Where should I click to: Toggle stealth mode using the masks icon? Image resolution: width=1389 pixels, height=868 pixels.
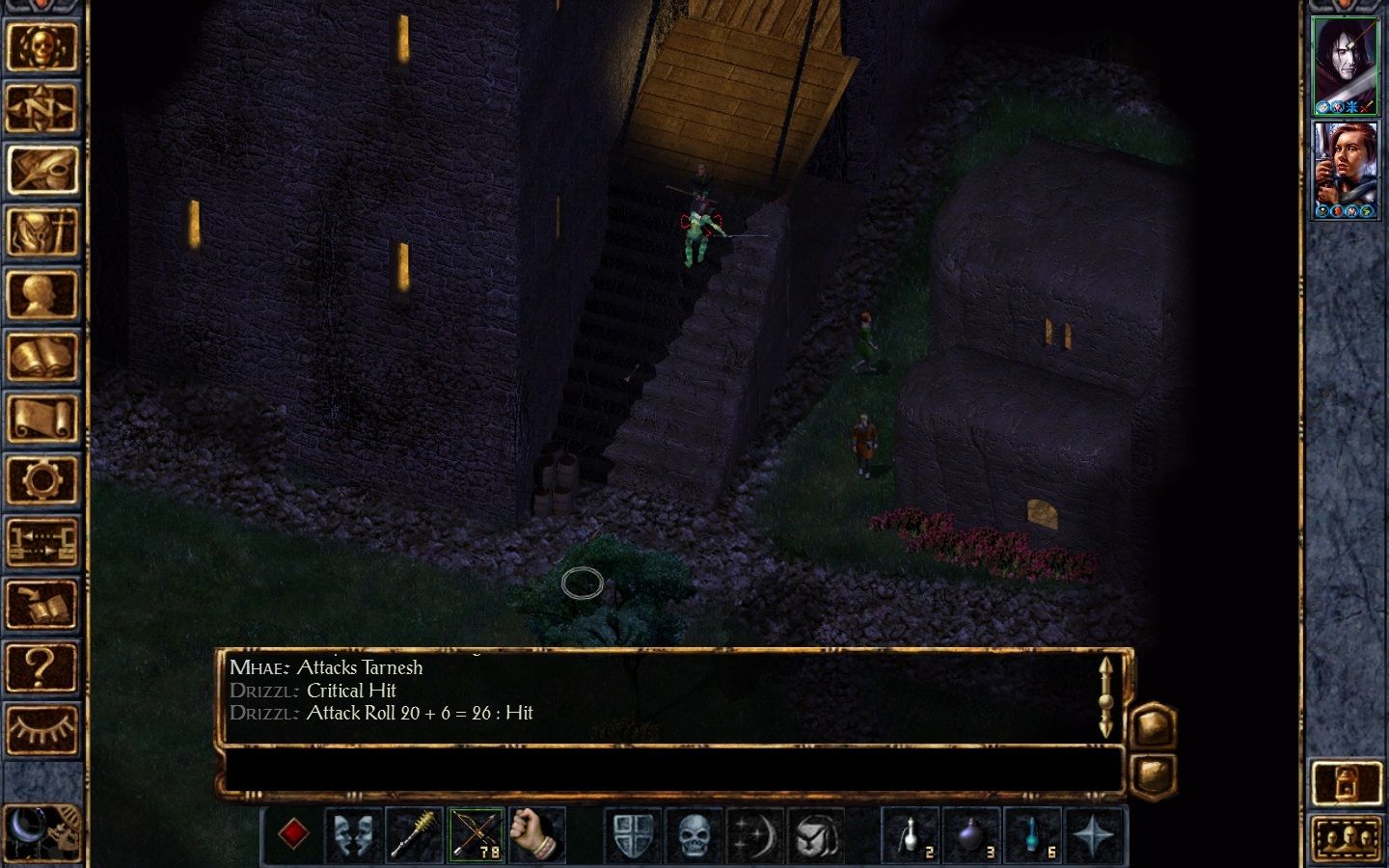pyautogui.click(x=356, y=833)
